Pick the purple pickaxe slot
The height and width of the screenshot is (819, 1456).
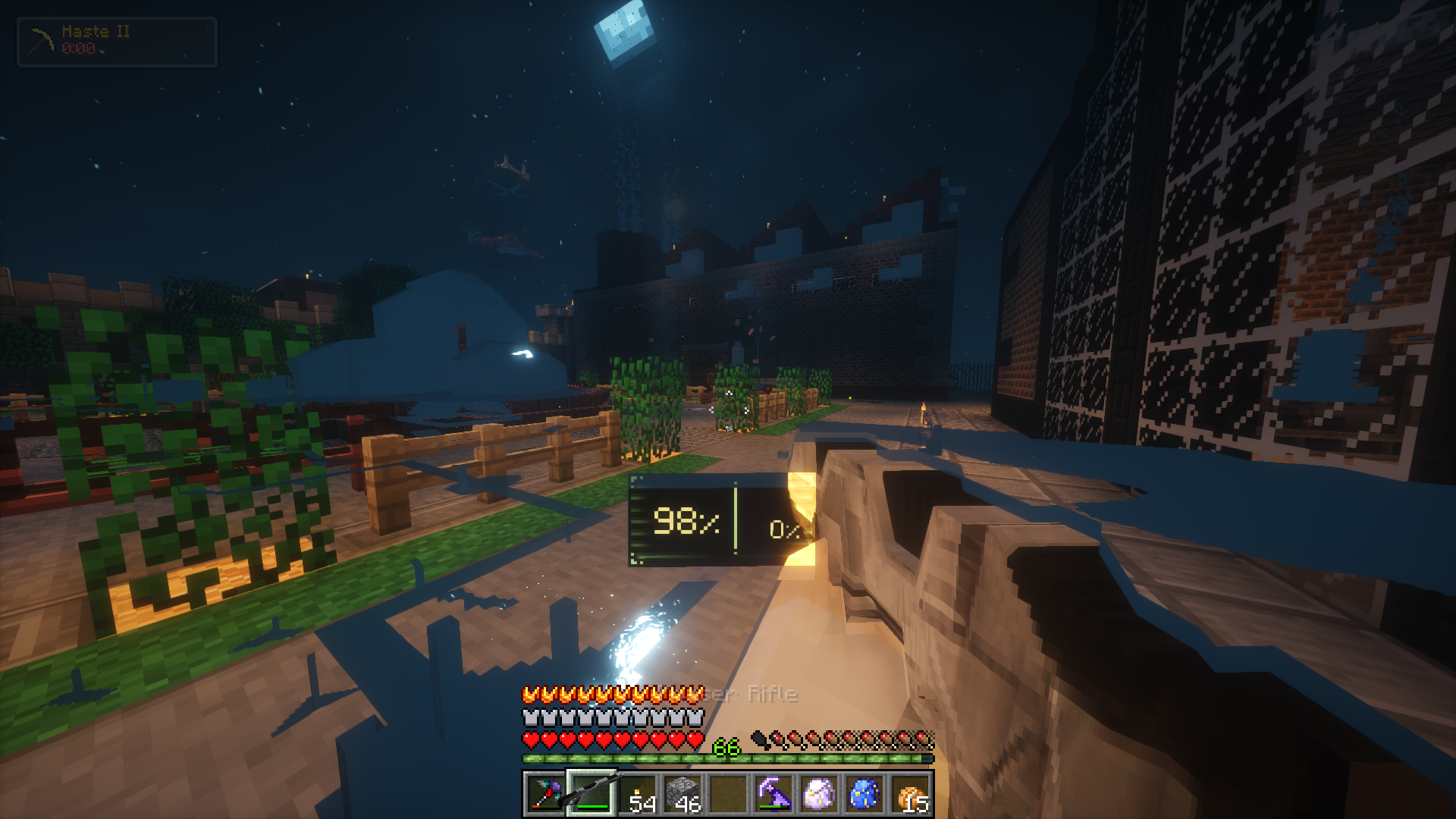point(773,794)
